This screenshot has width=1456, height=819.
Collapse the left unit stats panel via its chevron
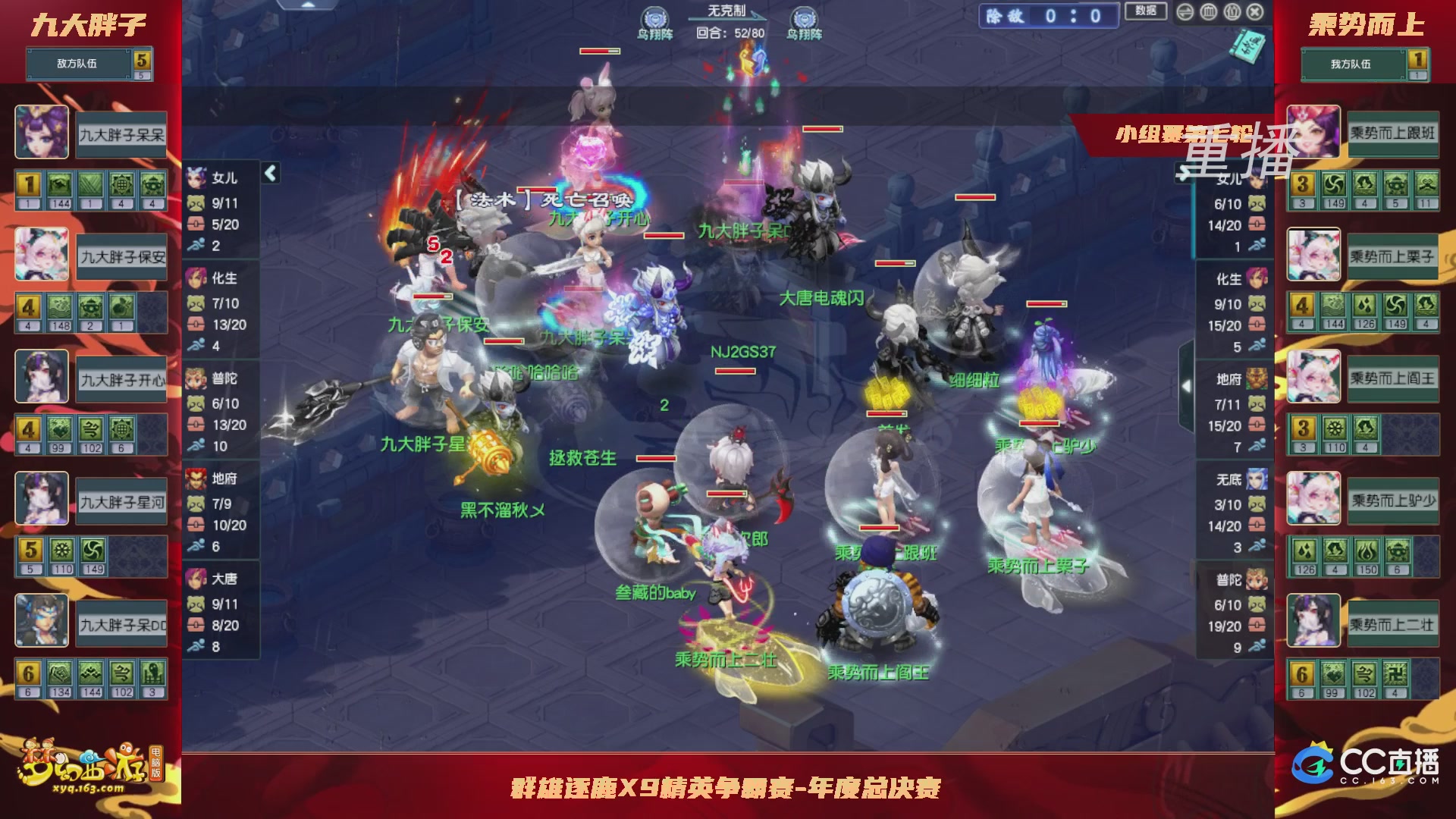click(269, 172)
